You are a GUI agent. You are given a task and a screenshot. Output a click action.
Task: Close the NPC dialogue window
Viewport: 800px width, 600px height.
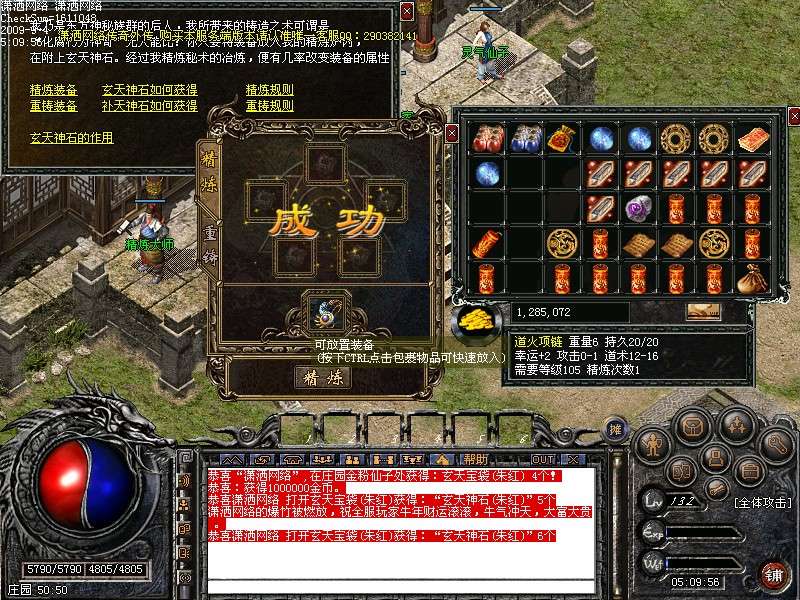click(406, 11)
